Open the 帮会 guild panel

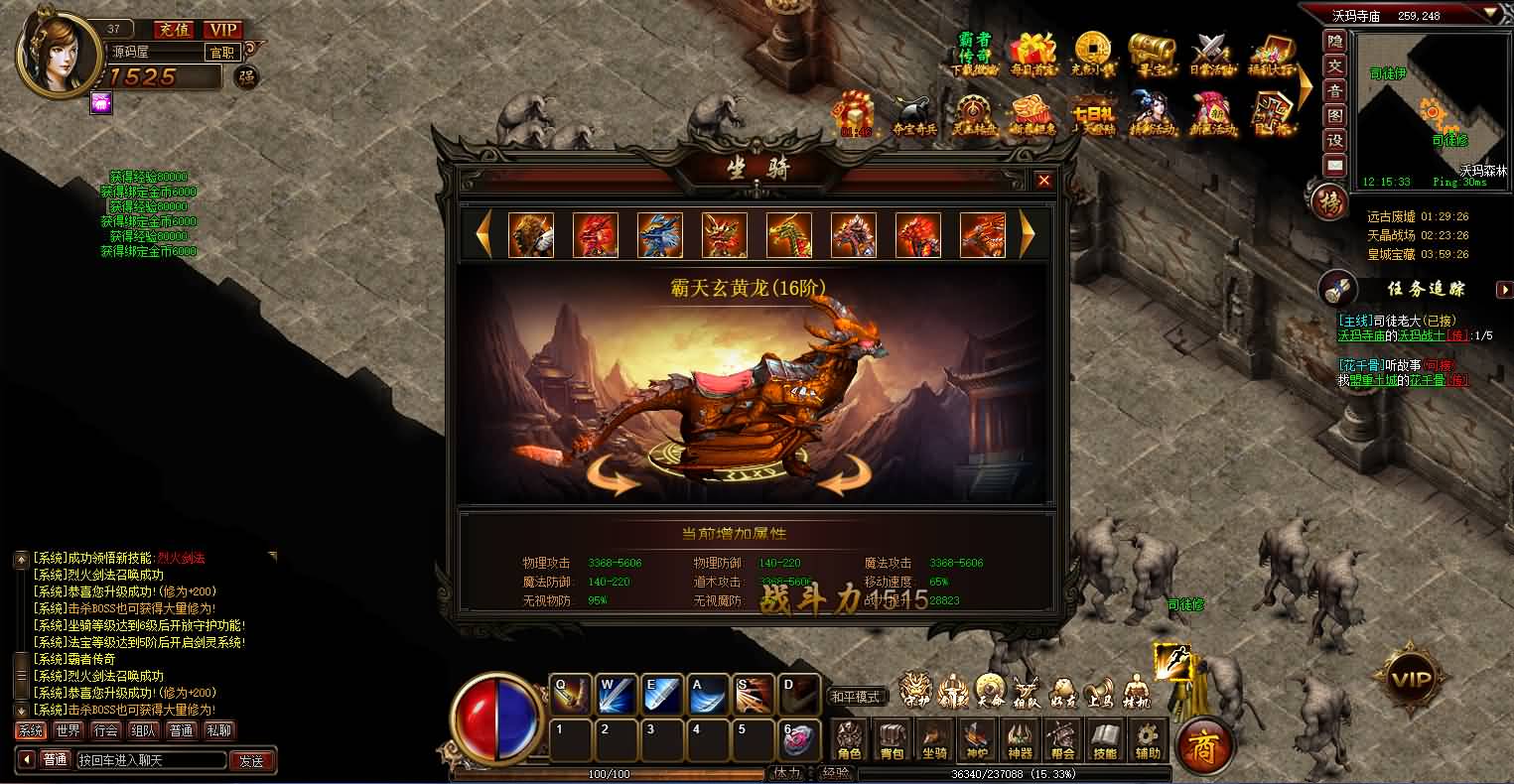pyautogui.click(x=1062, y=740)
